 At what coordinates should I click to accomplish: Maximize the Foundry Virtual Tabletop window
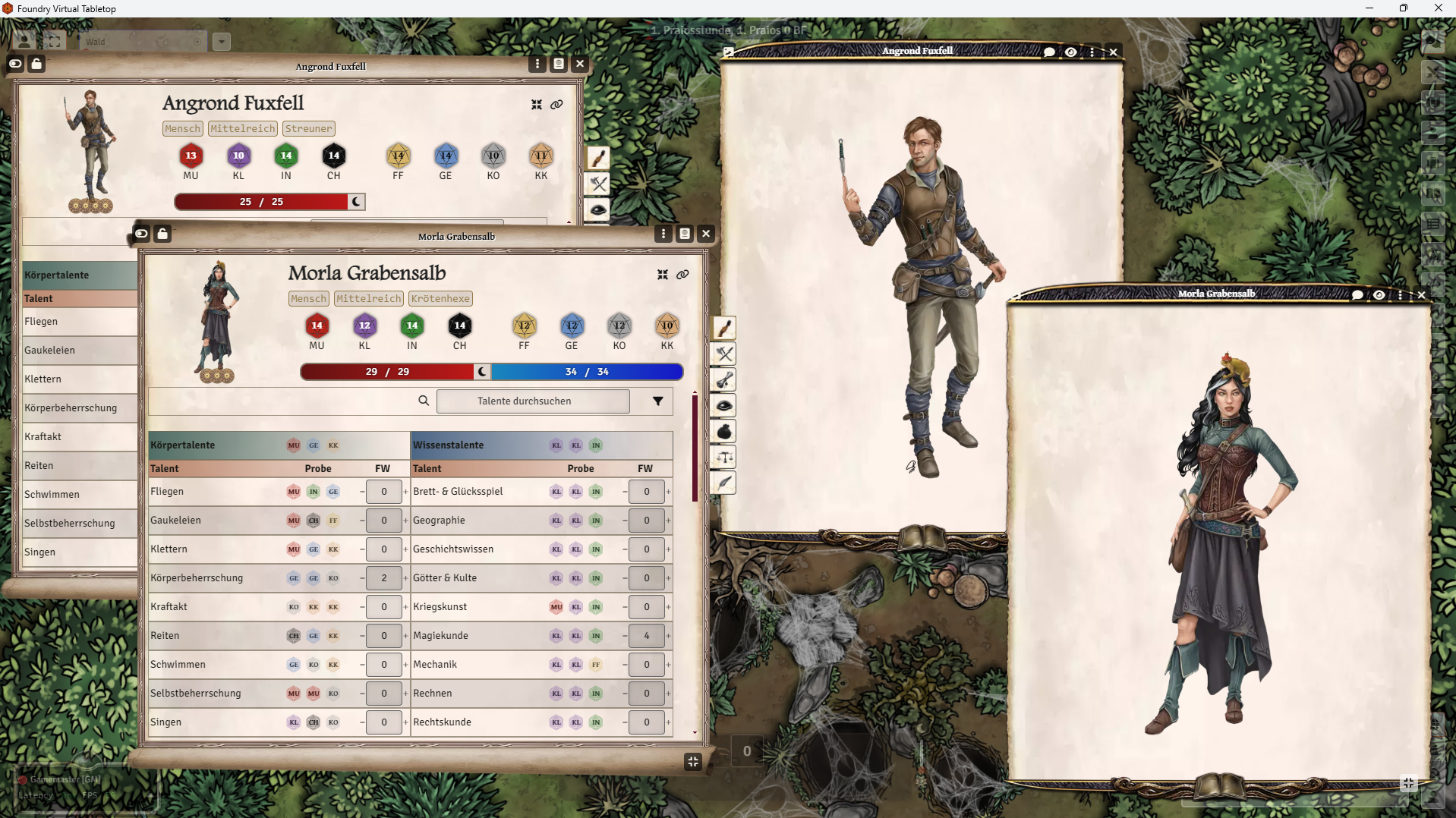click(x=1403, y=8)
